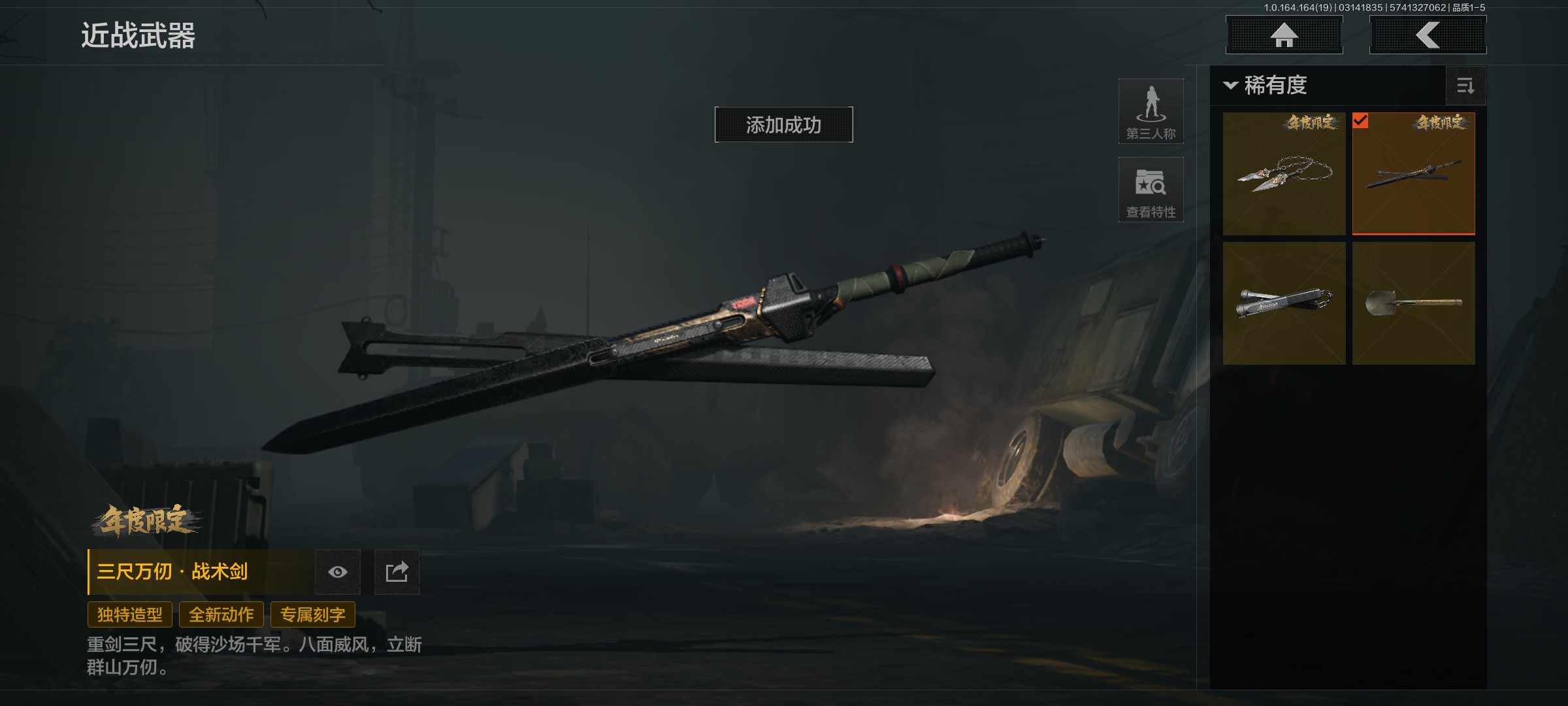Toggle the eye preview icon
The height and width of the screenshot is (706, 1568).
338,572
